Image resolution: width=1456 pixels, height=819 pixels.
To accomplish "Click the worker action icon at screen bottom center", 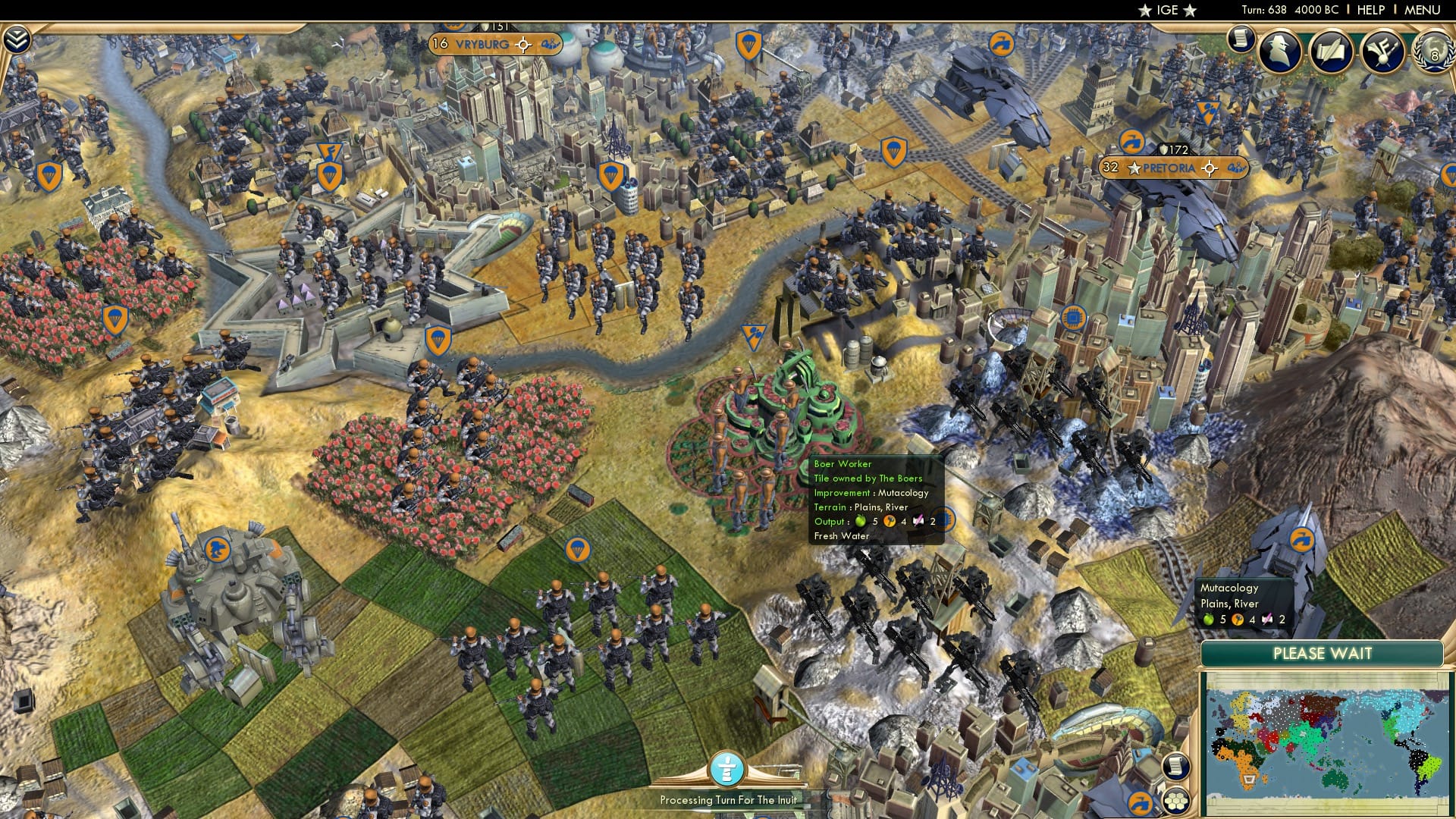I will pos(726,770).
